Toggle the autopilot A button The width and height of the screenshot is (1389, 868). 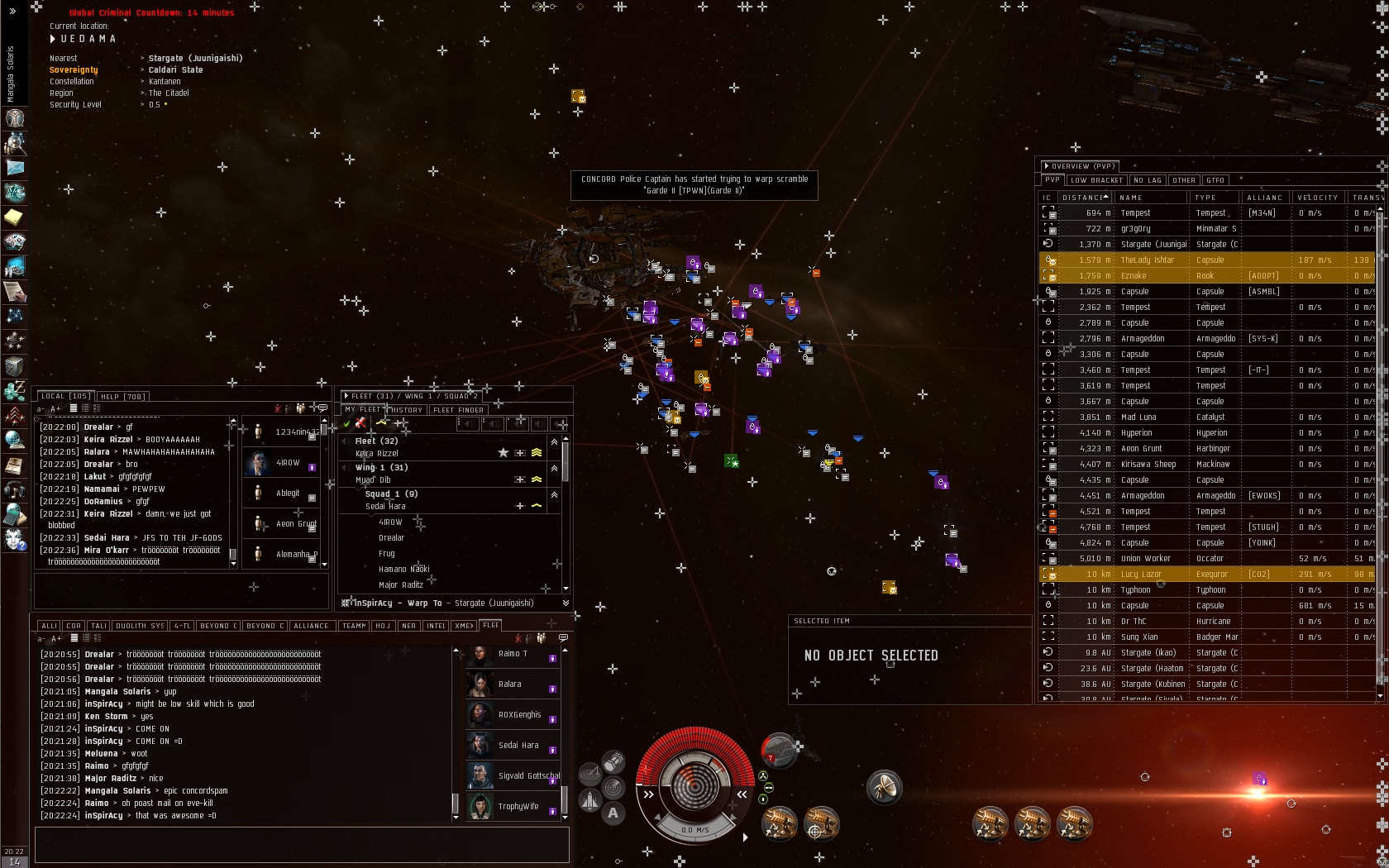pyautogui.click(x=613, y=813)
